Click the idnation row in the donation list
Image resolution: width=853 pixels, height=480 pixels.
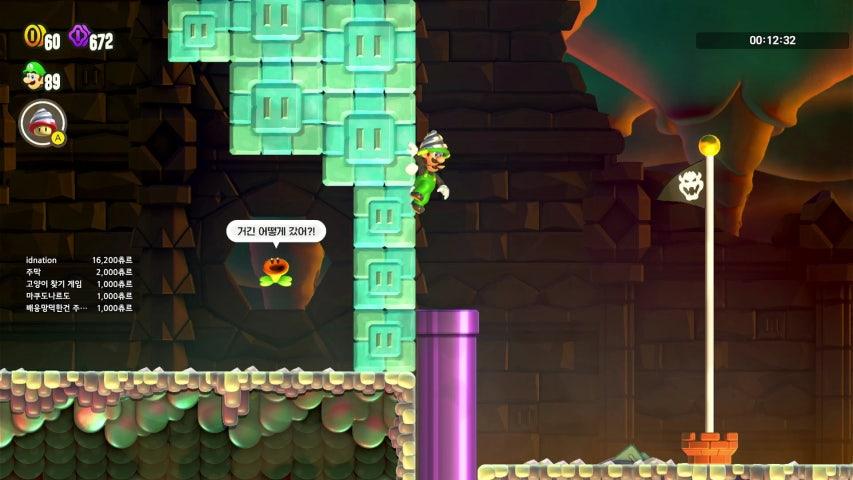pyautogui.click(x=78, y=259)
